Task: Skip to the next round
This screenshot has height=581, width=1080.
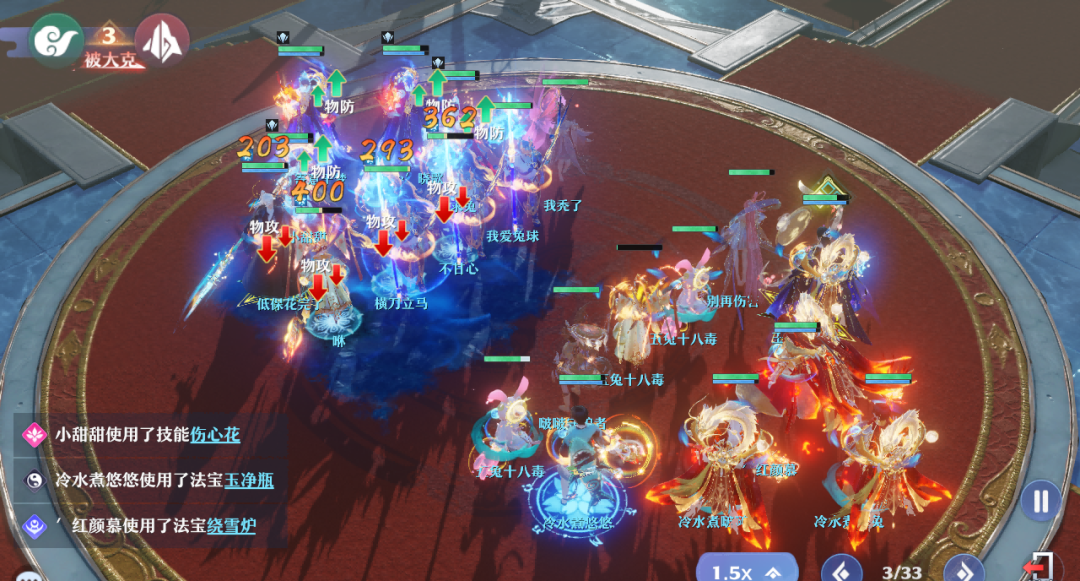Action: [961, 571]
